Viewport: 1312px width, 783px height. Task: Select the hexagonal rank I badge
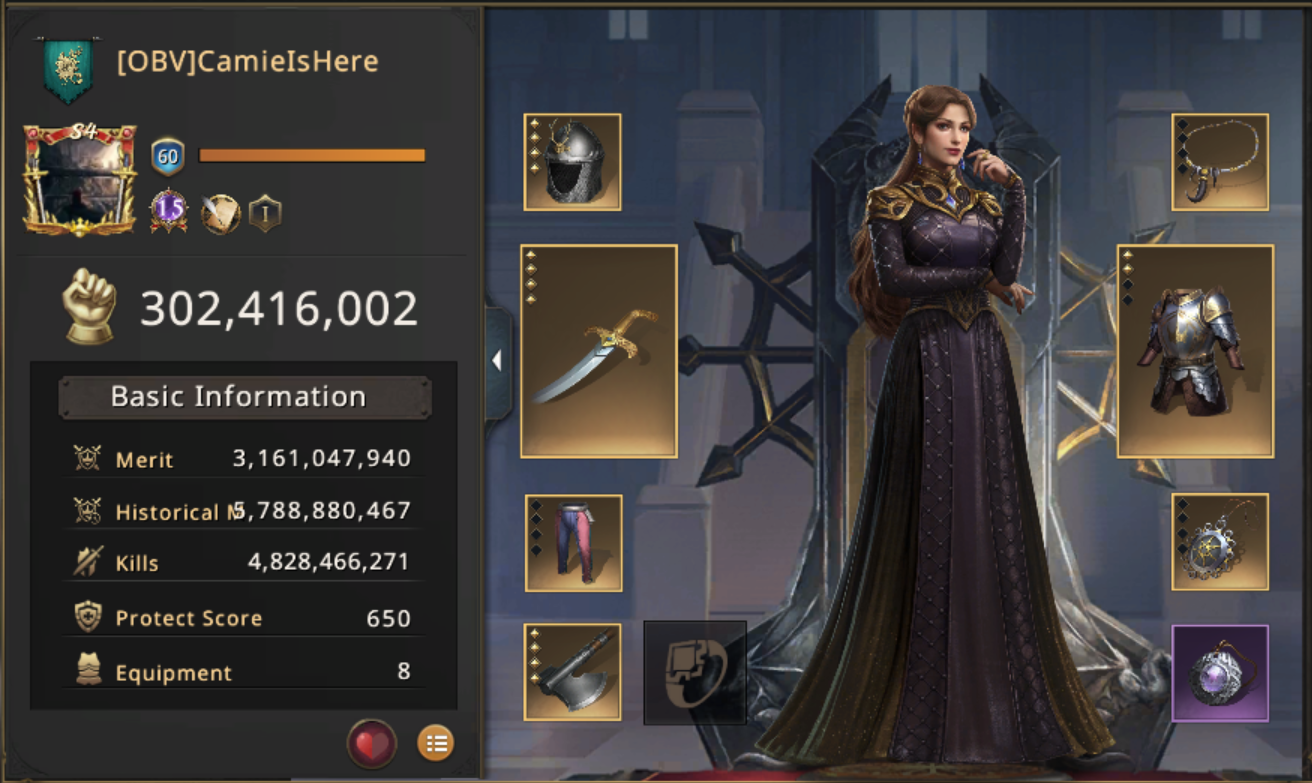[x=265, y=213]
